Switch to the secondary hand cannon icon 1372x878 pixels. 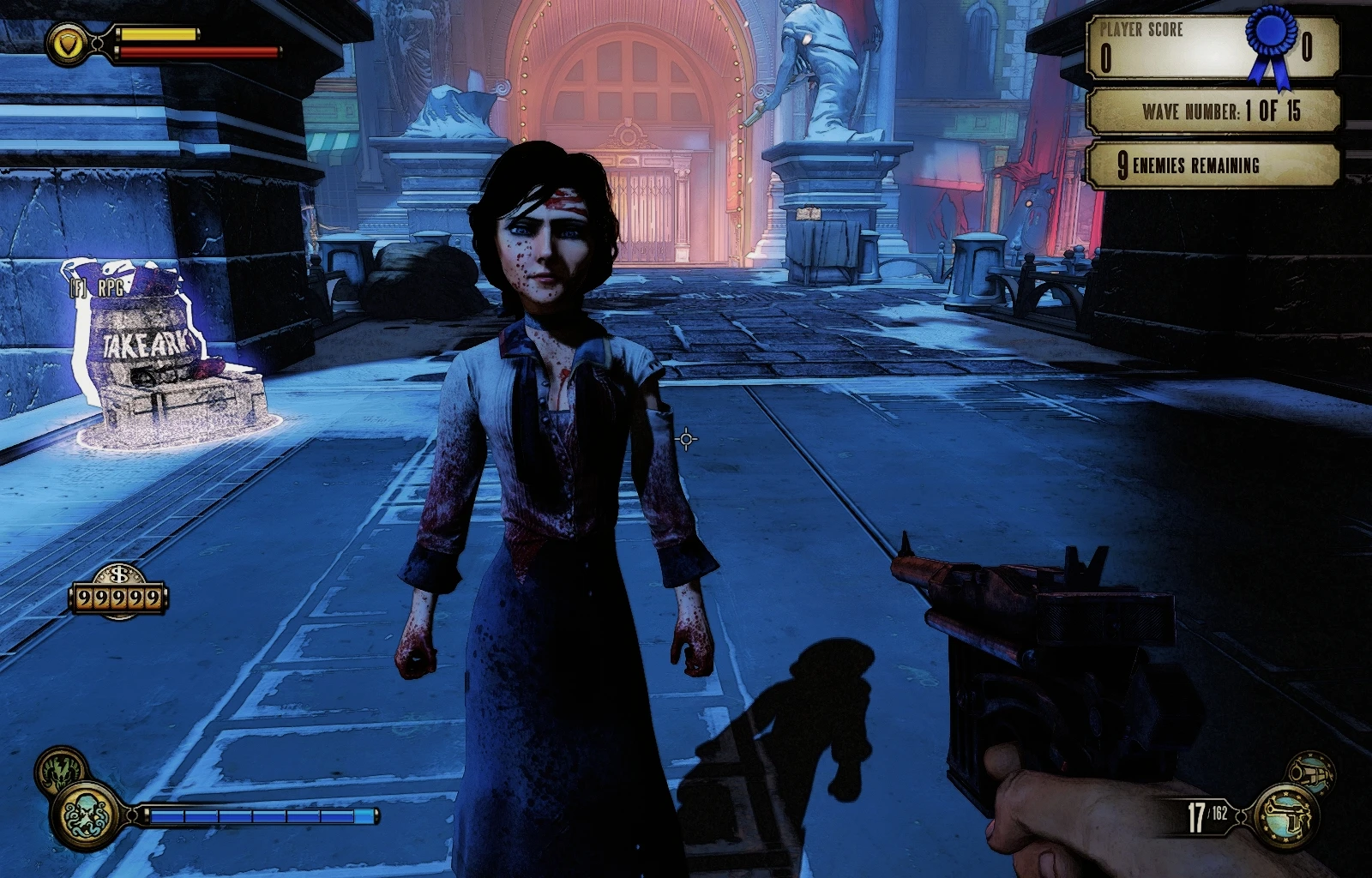pyautogui.click(x=1312, y=771)
